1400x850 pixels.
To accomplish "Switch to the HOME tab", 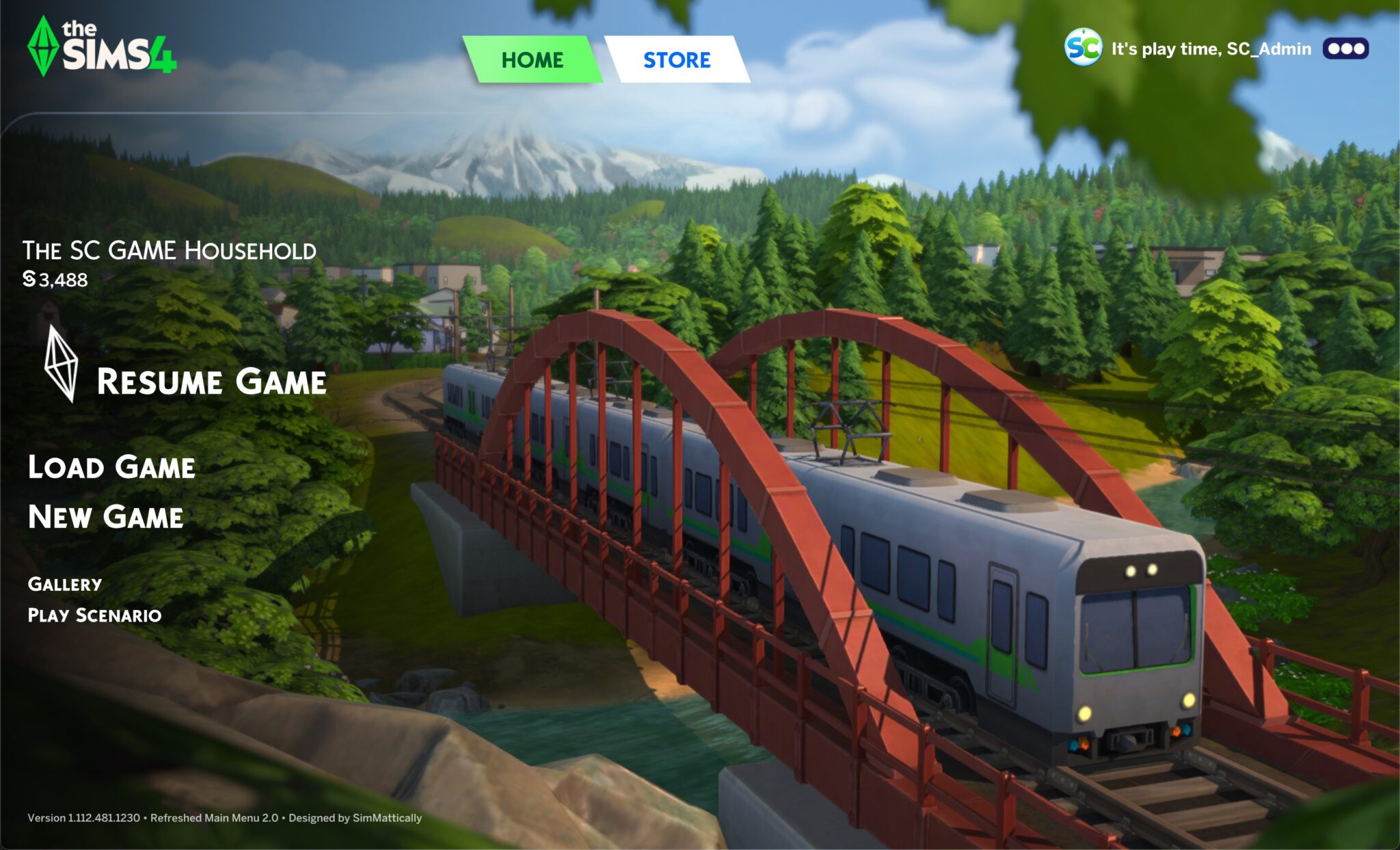I will tap(532, 60).
